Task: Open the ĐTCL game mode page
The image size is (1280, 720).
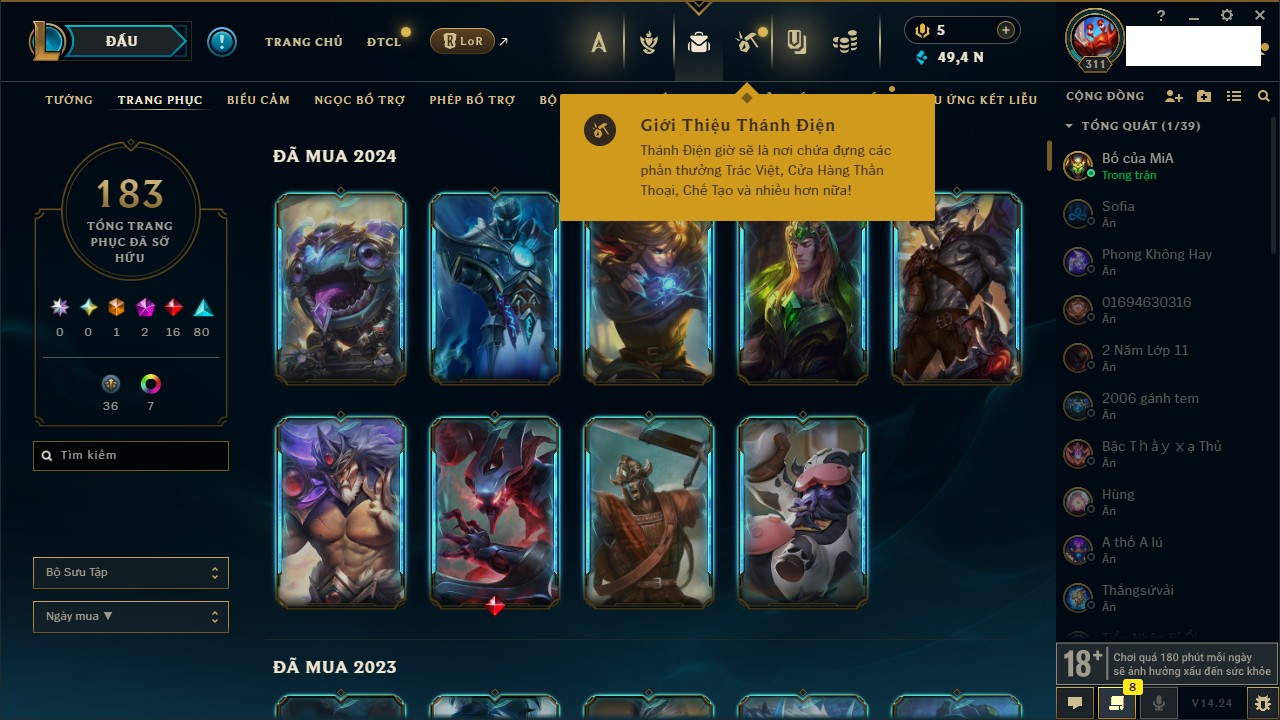Action: (383, 42)
